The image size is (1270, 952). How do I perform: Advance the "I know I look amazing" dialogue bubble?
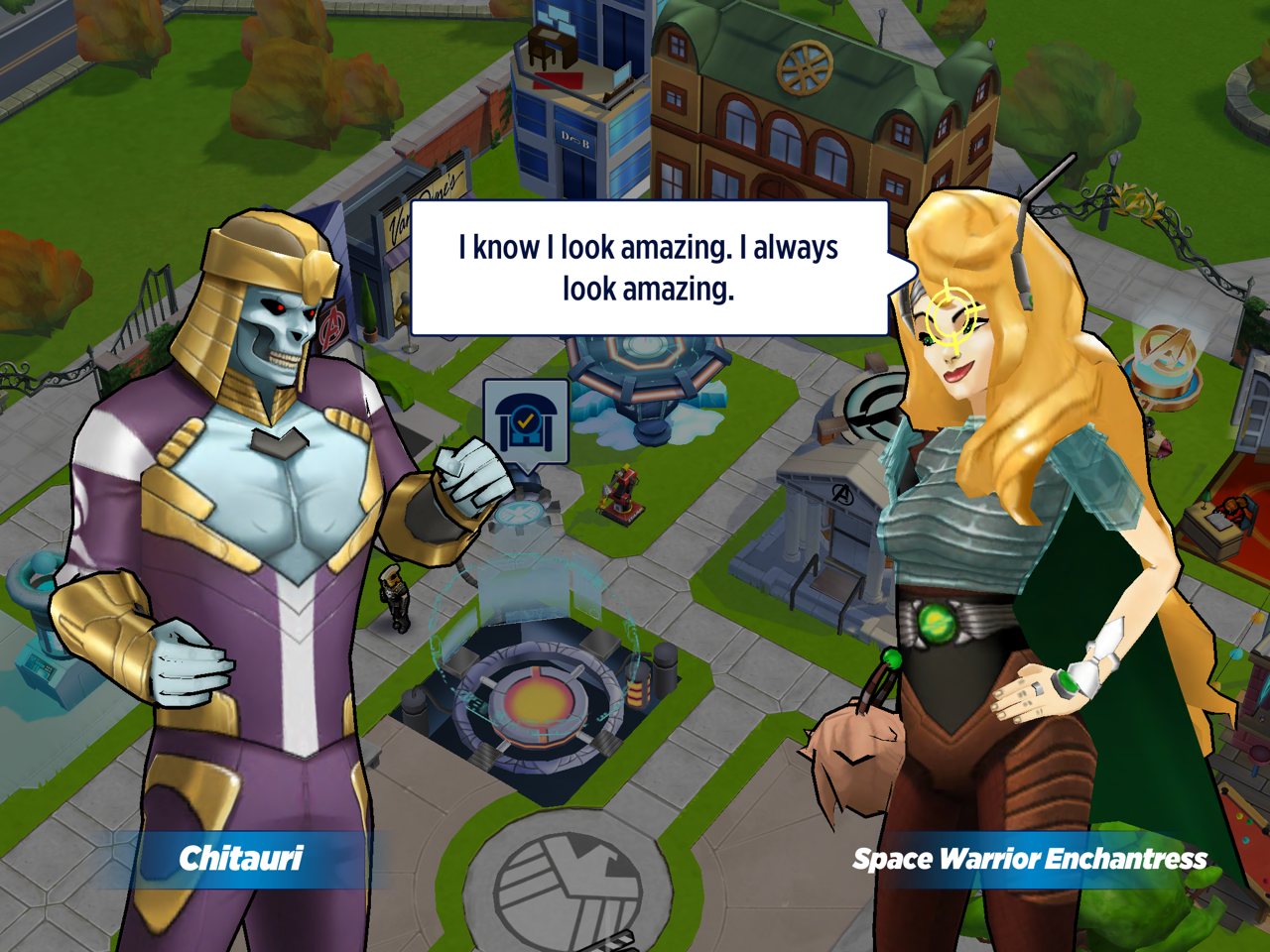pos(649,268)
